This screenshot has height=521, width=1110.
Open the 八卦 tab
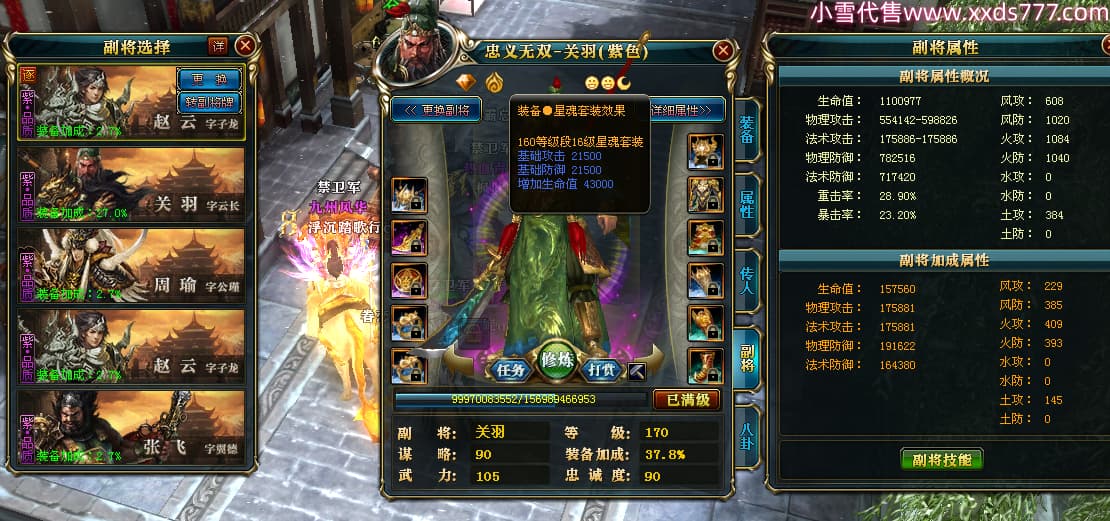[746, 437]
